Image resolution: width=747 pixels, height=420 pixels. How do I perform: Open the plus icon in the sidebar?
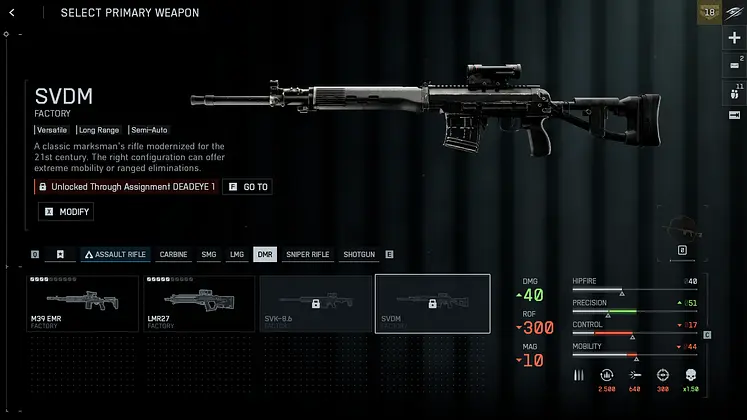[x=734, y=38]
